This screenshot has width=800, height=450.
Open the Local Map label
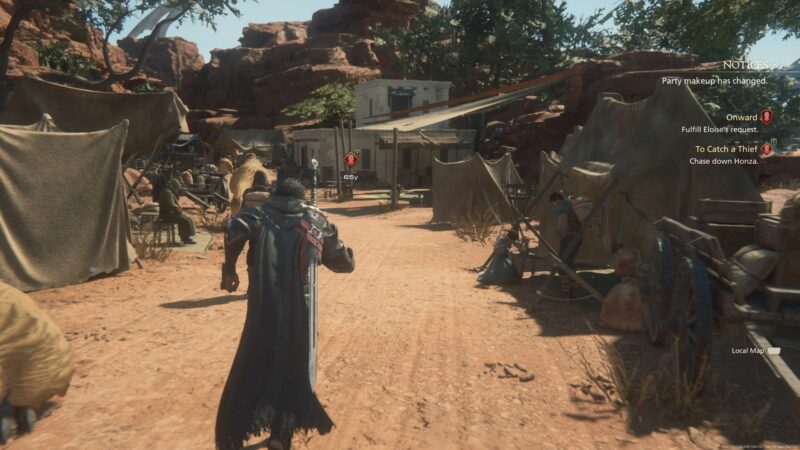click(x=748, y=351)
